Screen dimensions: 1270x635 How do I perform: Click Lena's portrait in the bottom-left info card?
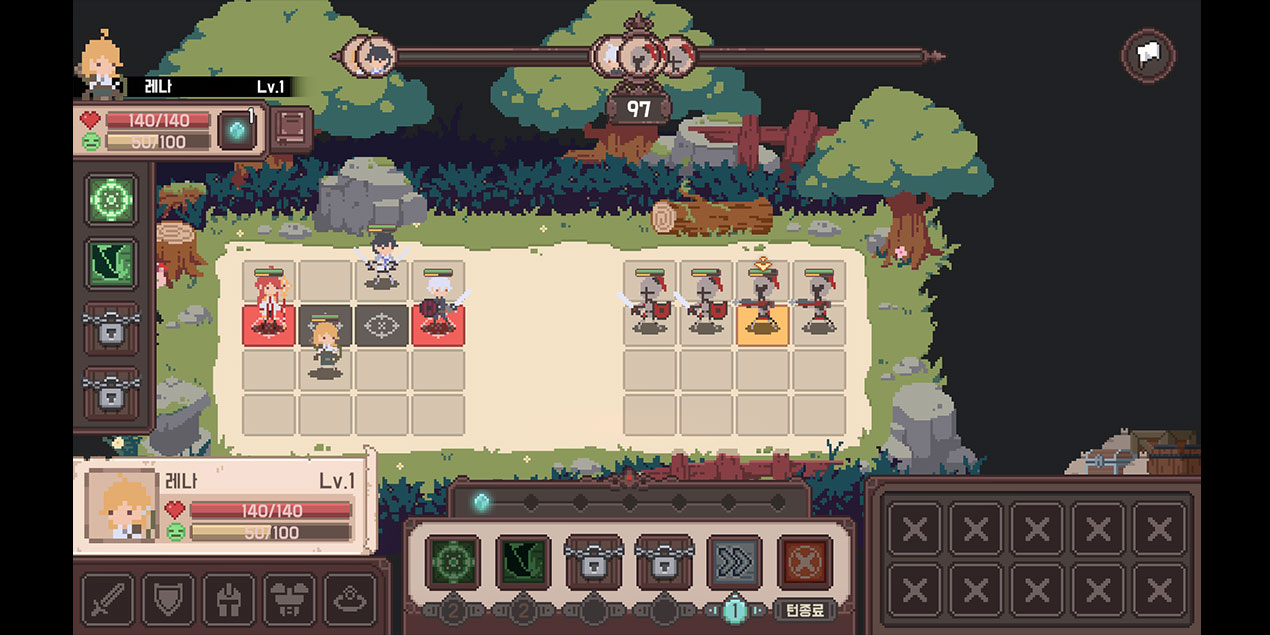(121, 505)
